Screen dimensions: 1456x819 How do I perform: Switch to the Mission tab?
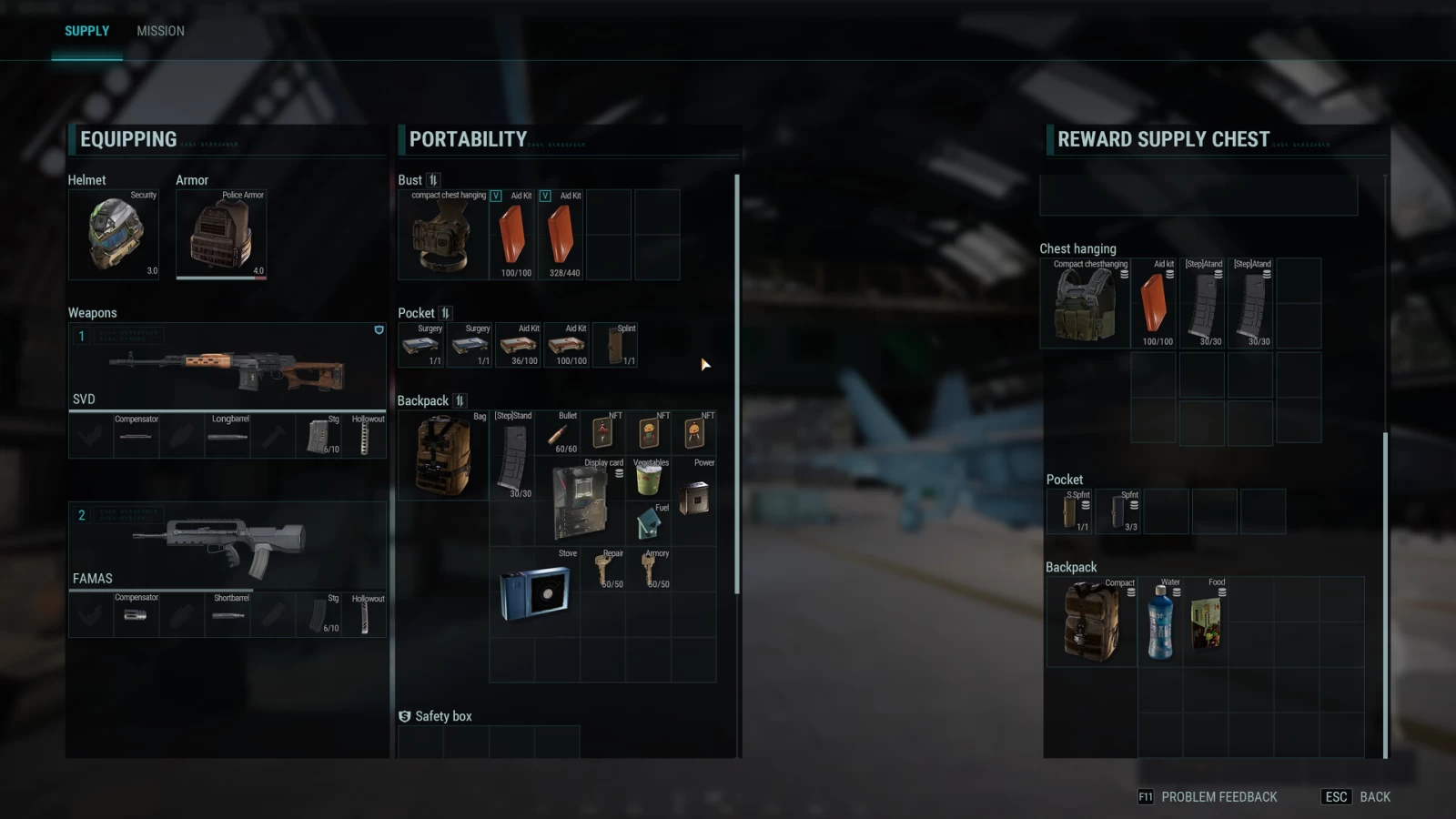160,31
